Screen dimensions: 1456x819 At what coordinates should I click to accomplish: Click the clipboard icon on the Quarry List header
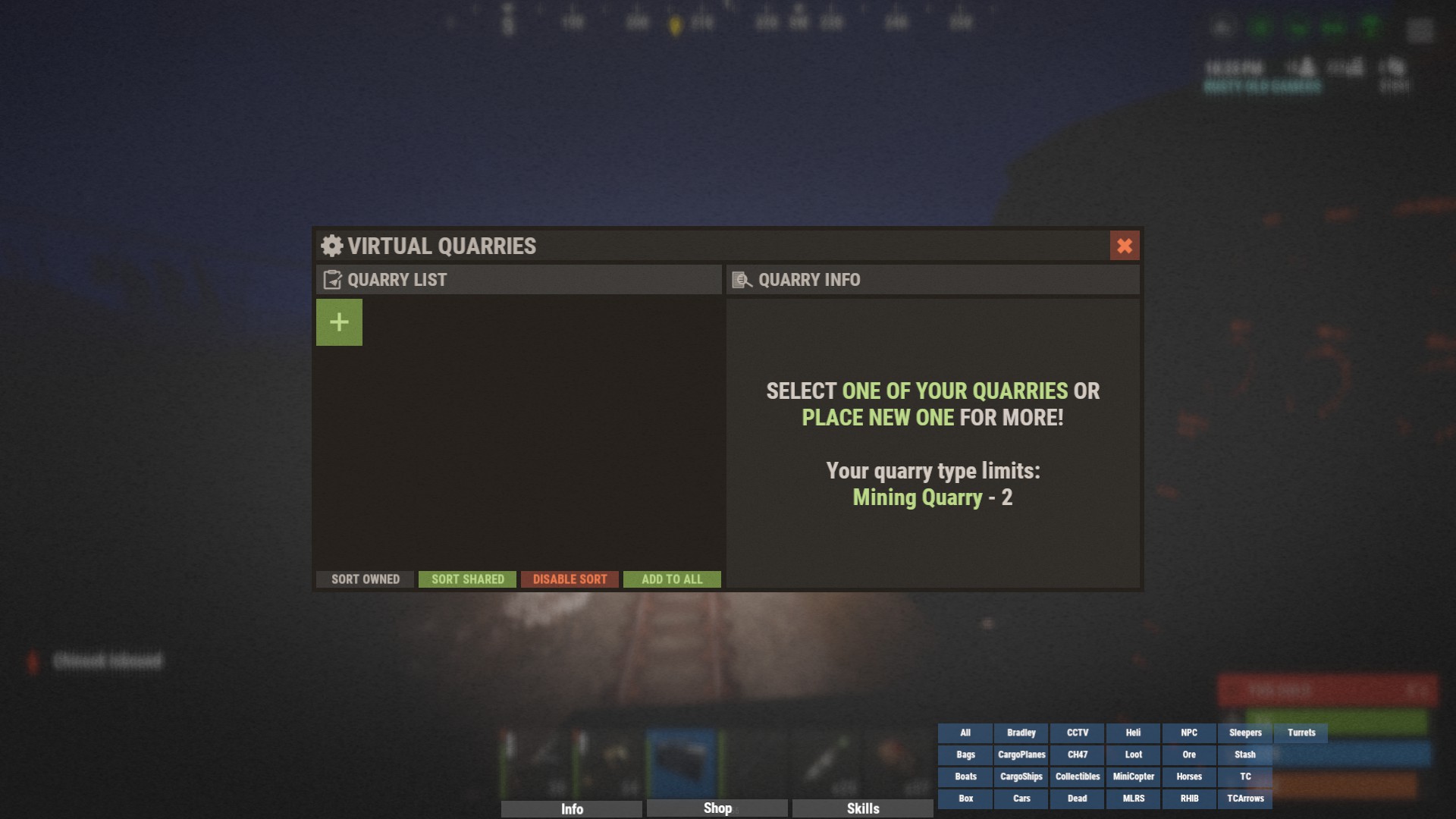point(332,280)
